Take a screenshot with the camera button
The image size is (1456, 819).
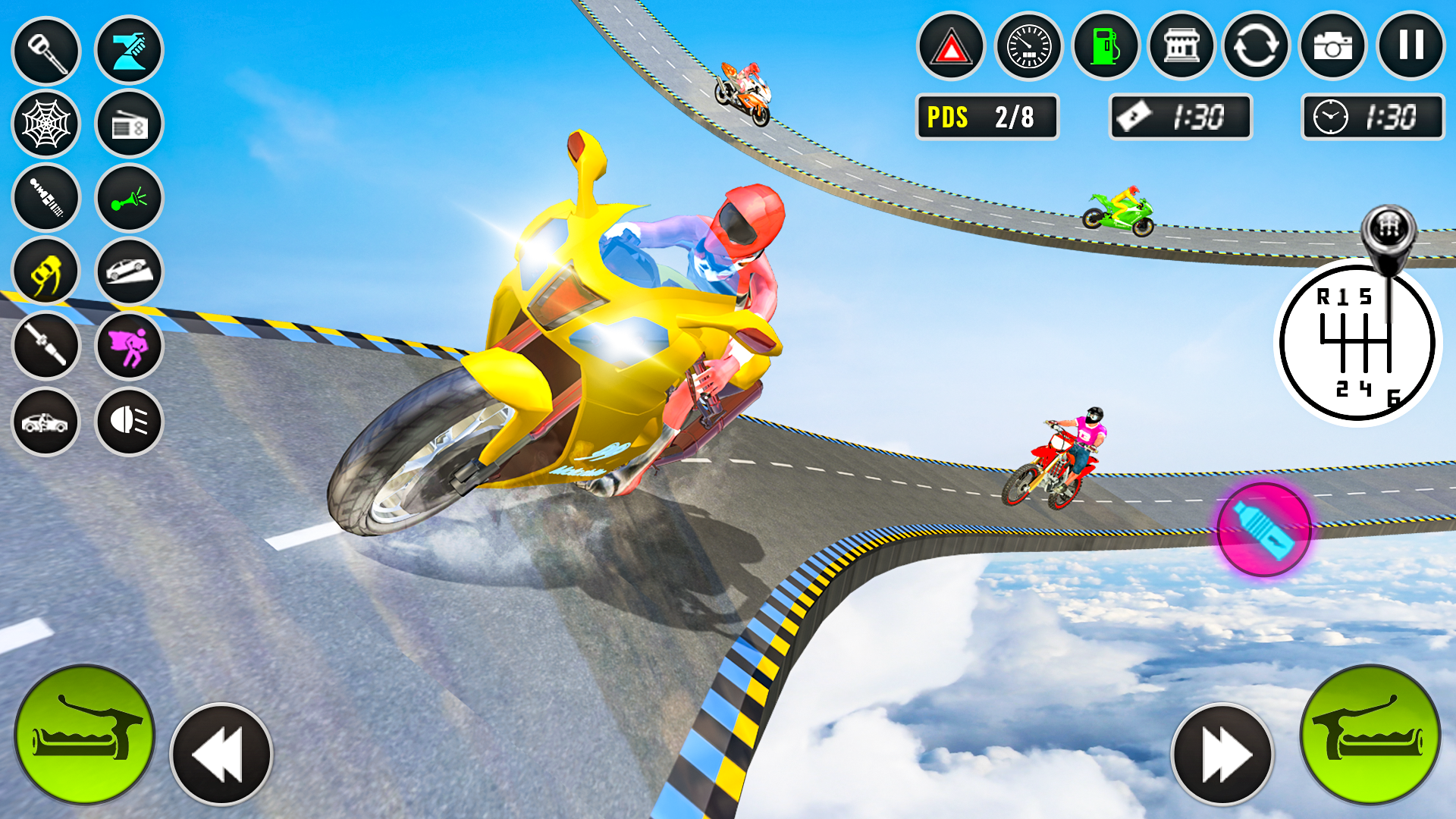coord(1332,47)
